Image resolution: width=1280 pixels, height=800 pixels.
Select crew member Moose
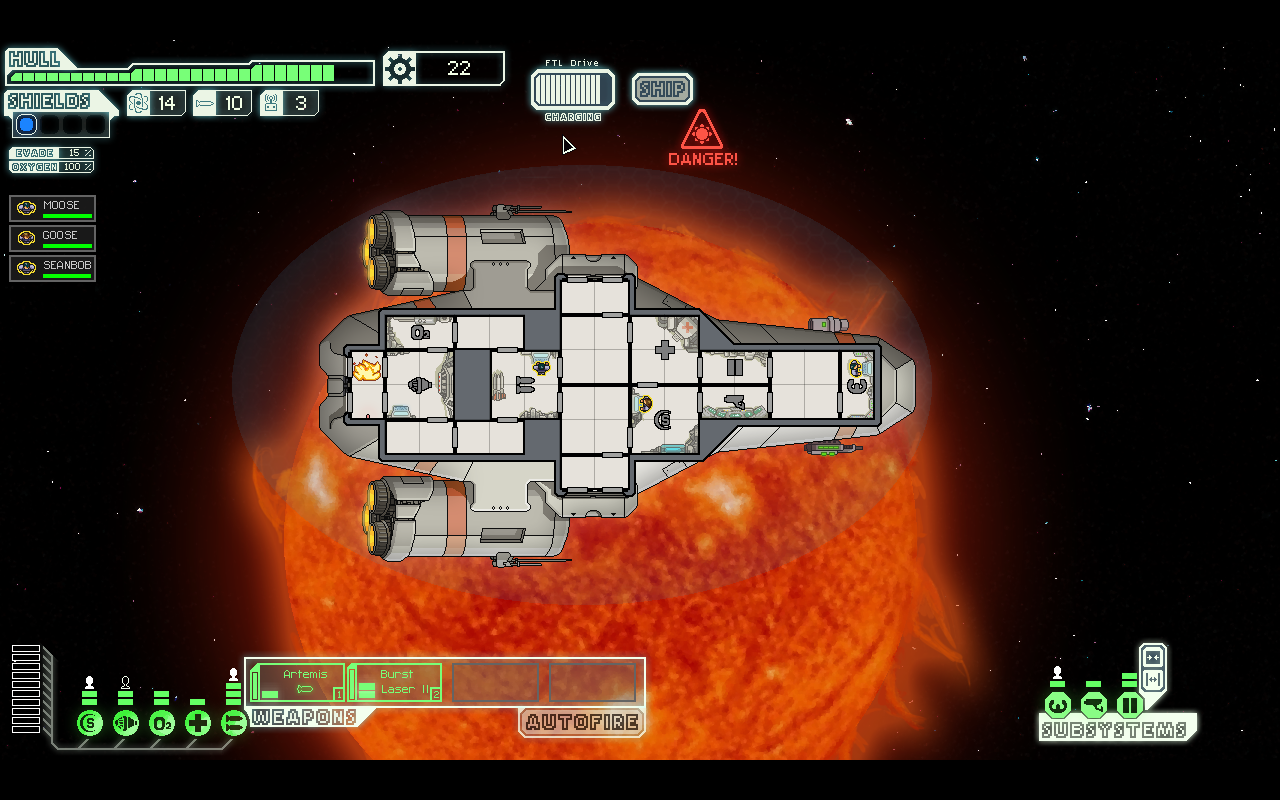[53, 208]
